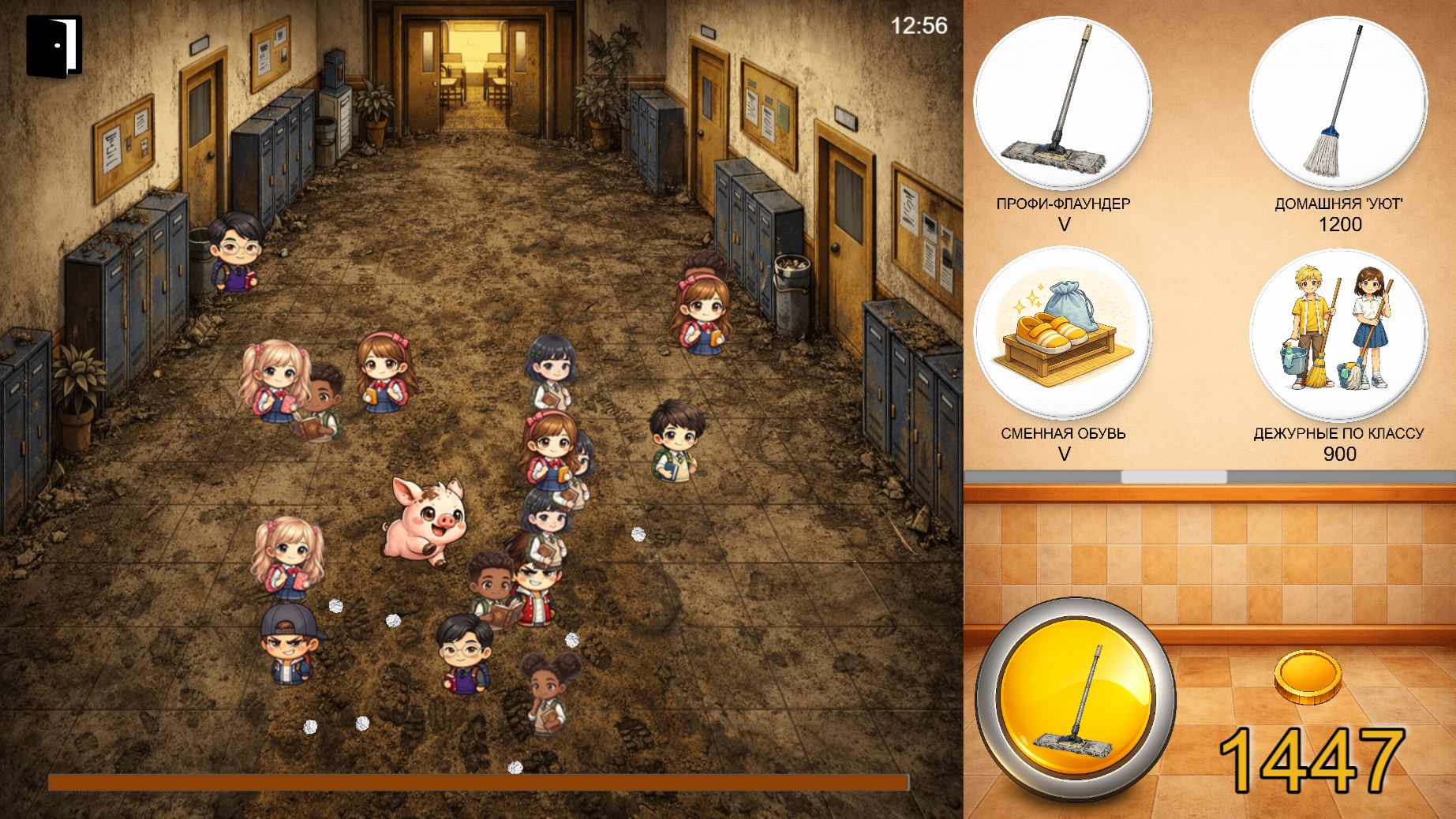The height and width of the screenshot is (819, 1456).
Task: Exit via the door icon
Action: tap(54, 47)
